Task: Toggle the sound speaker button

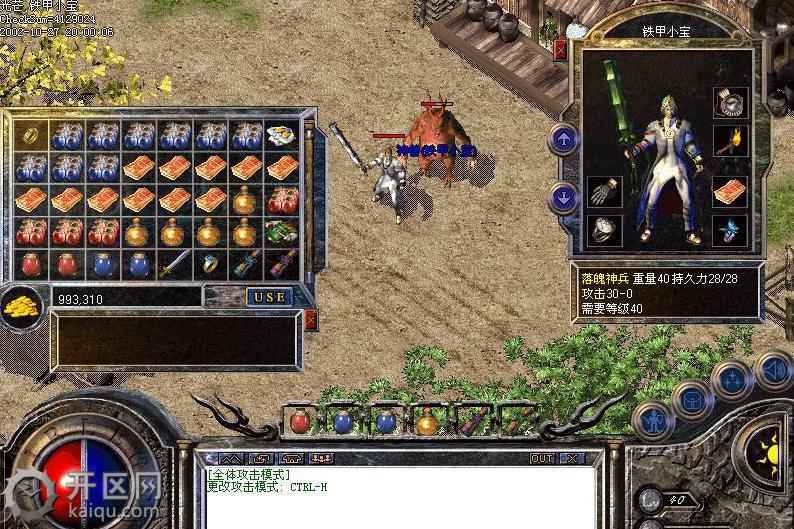Action: [x=773, y=370]
